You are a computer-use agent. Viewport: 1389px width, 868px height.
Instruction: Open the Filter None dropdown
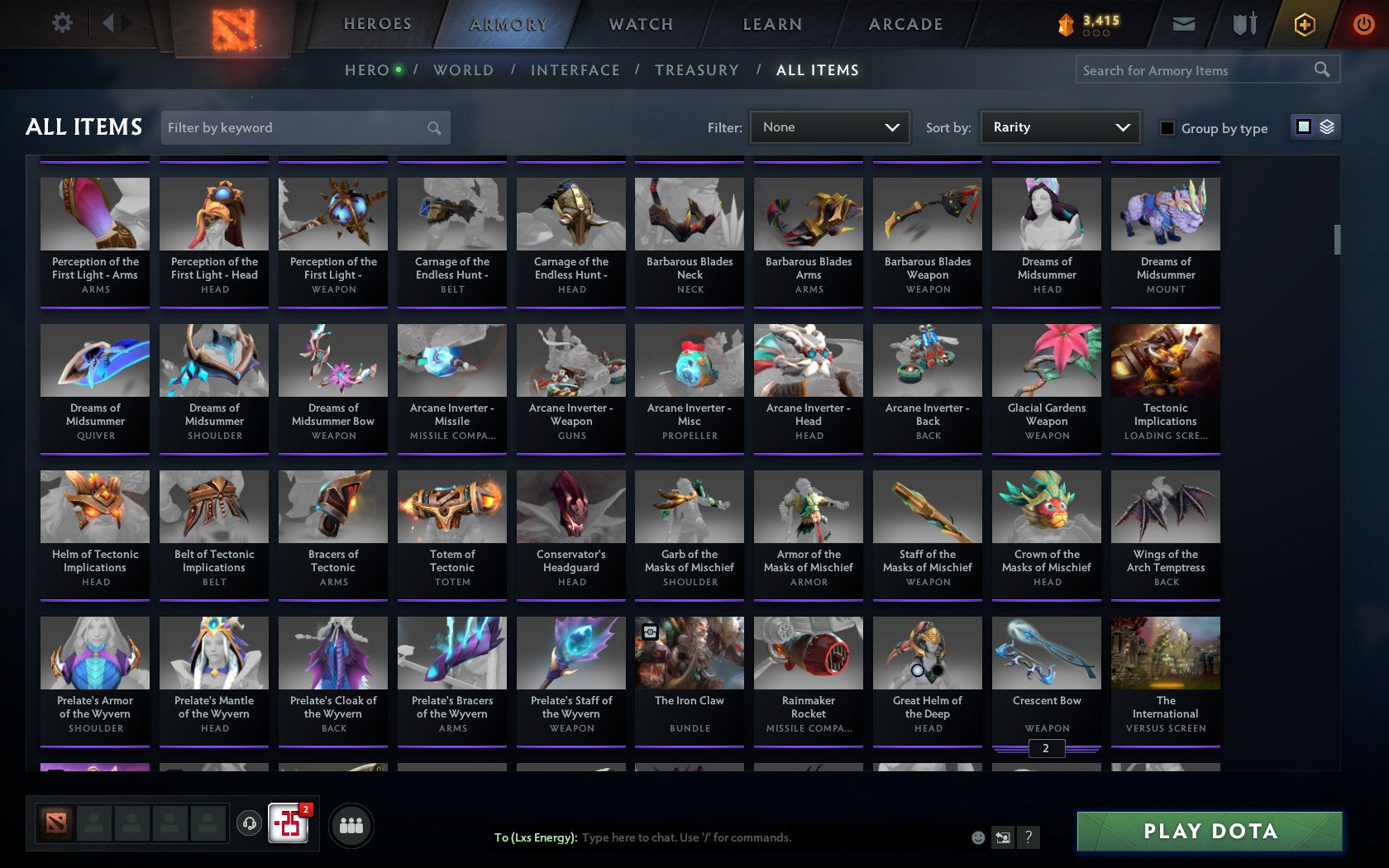(x=829, y=127)
